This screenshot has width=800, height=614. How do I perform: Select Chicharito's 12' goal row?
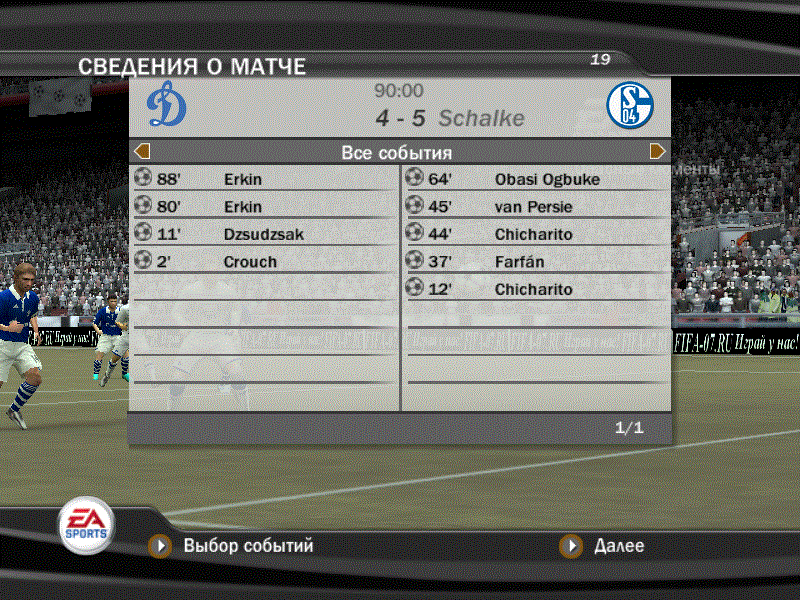pyautogui.click(x=536, y=290)
